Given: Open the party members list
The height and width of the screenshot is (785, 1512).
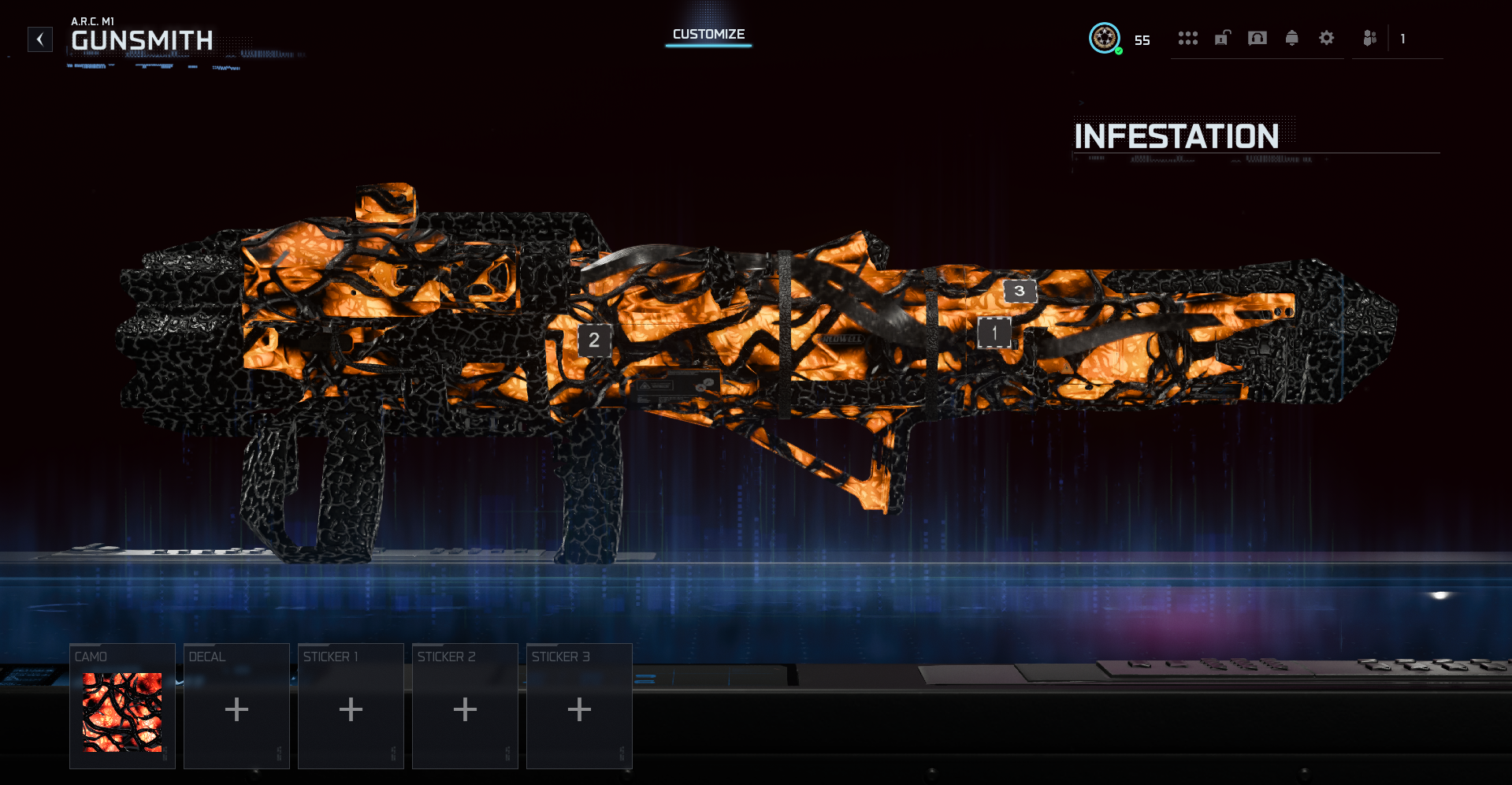Looking at the screenshot, I should pos(1370,38).
